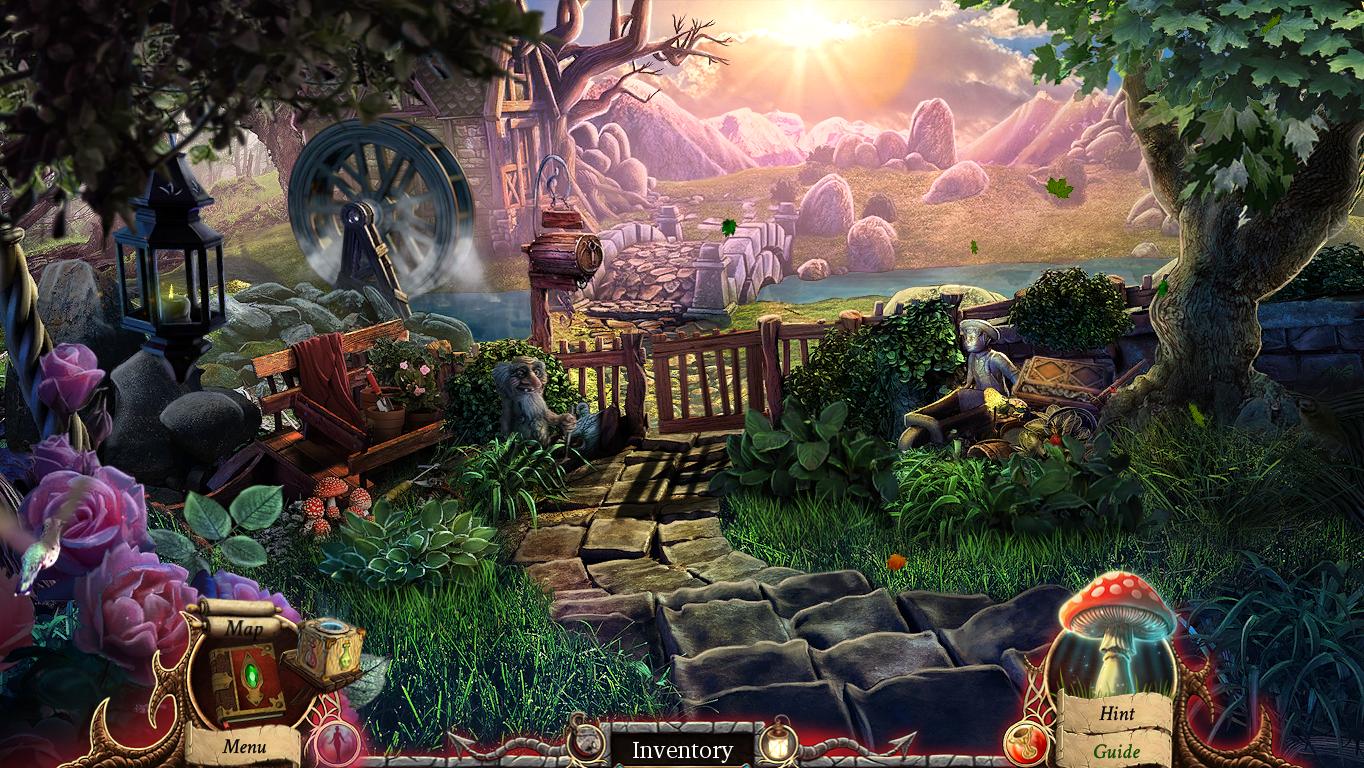Click the Map banner scroll
Screen dimensions: 1364x768
pyautogui.click(x=245, y=629)
